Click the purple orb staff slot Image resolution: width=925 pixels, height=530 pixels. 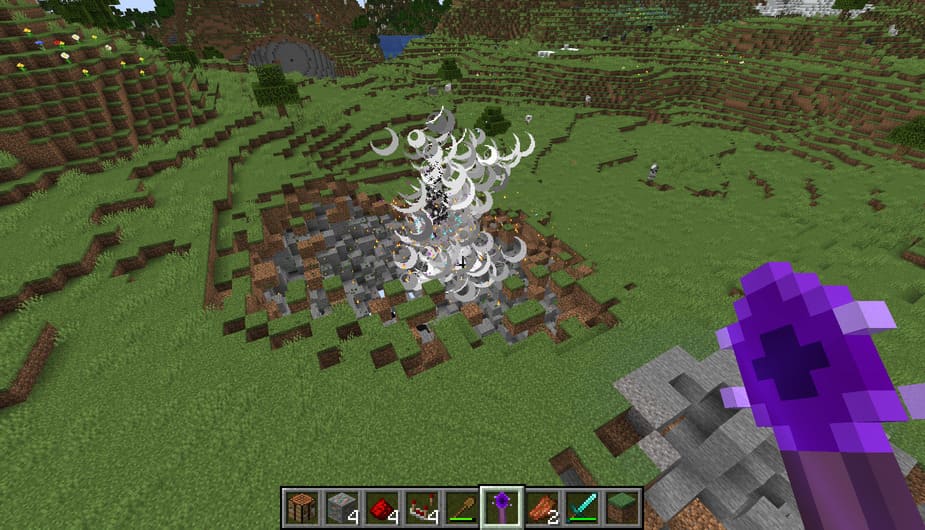click(500, 508)
